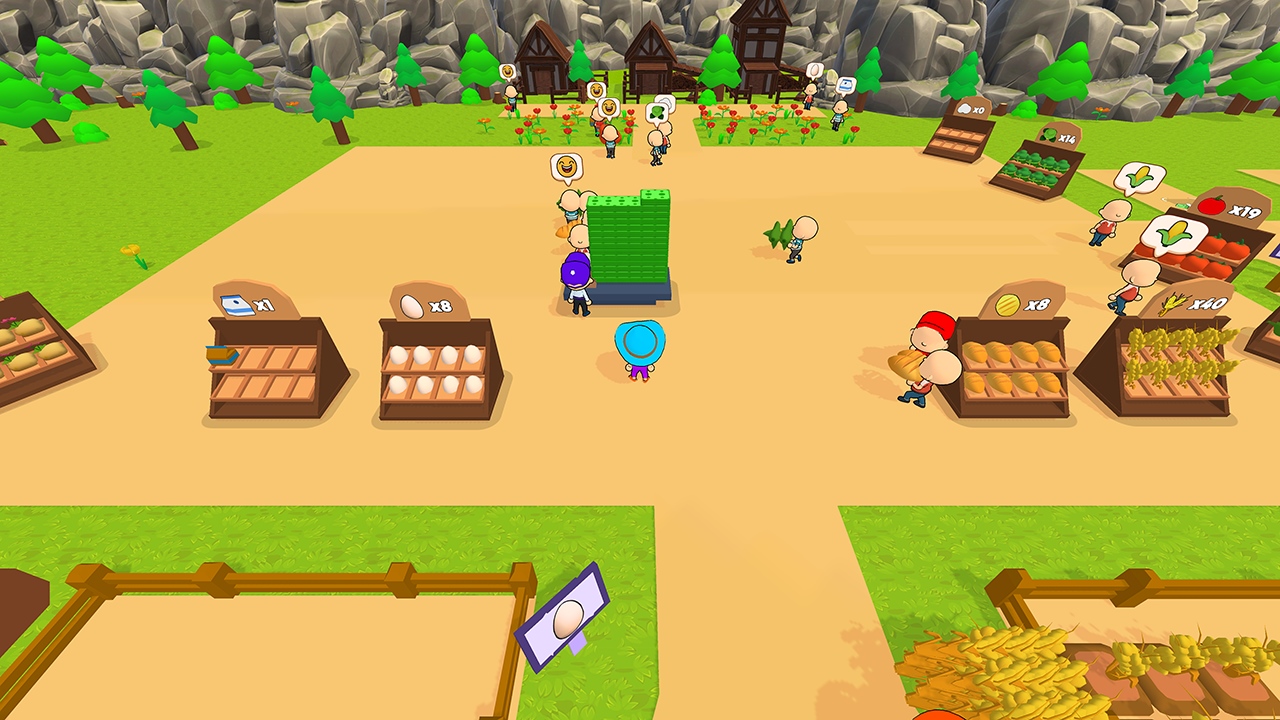This screenshot has width=1280, height=720.
Task: Click the milk carton speech bubble
Action: tap(848, 86)
